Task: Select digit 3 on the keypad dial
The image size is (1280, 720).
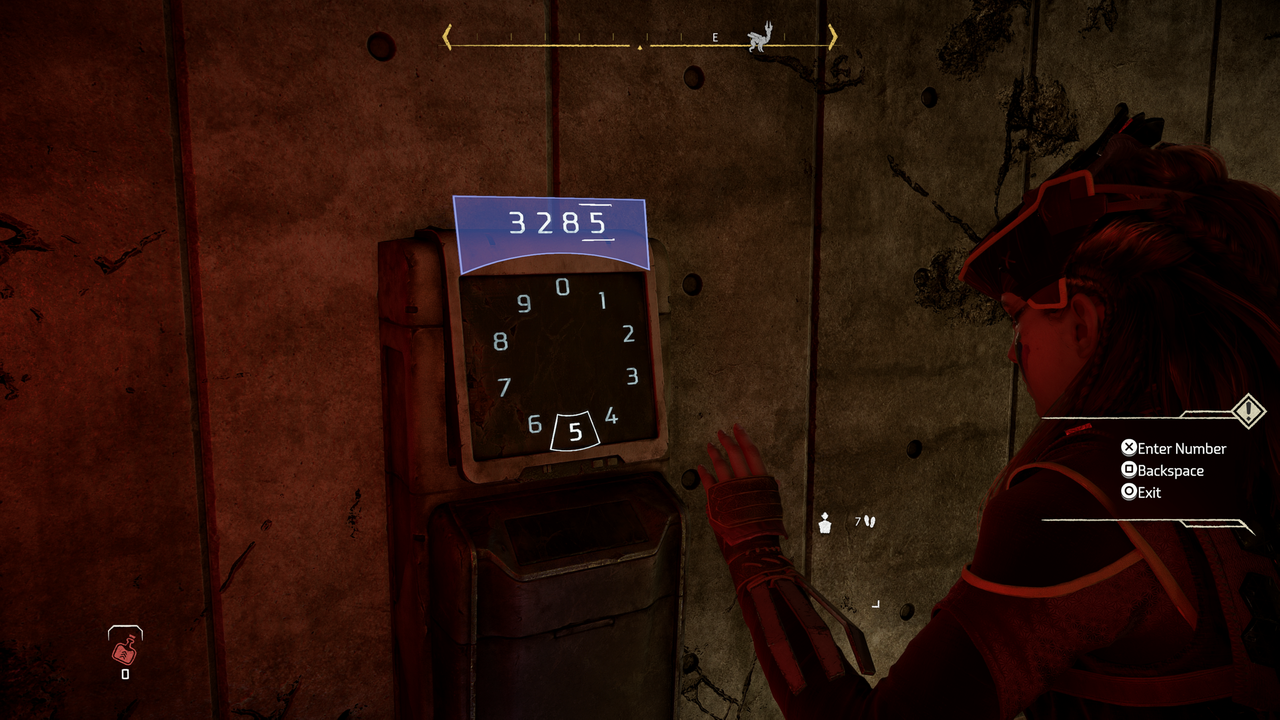Action: pyautogui.click(x=631, y=377)
